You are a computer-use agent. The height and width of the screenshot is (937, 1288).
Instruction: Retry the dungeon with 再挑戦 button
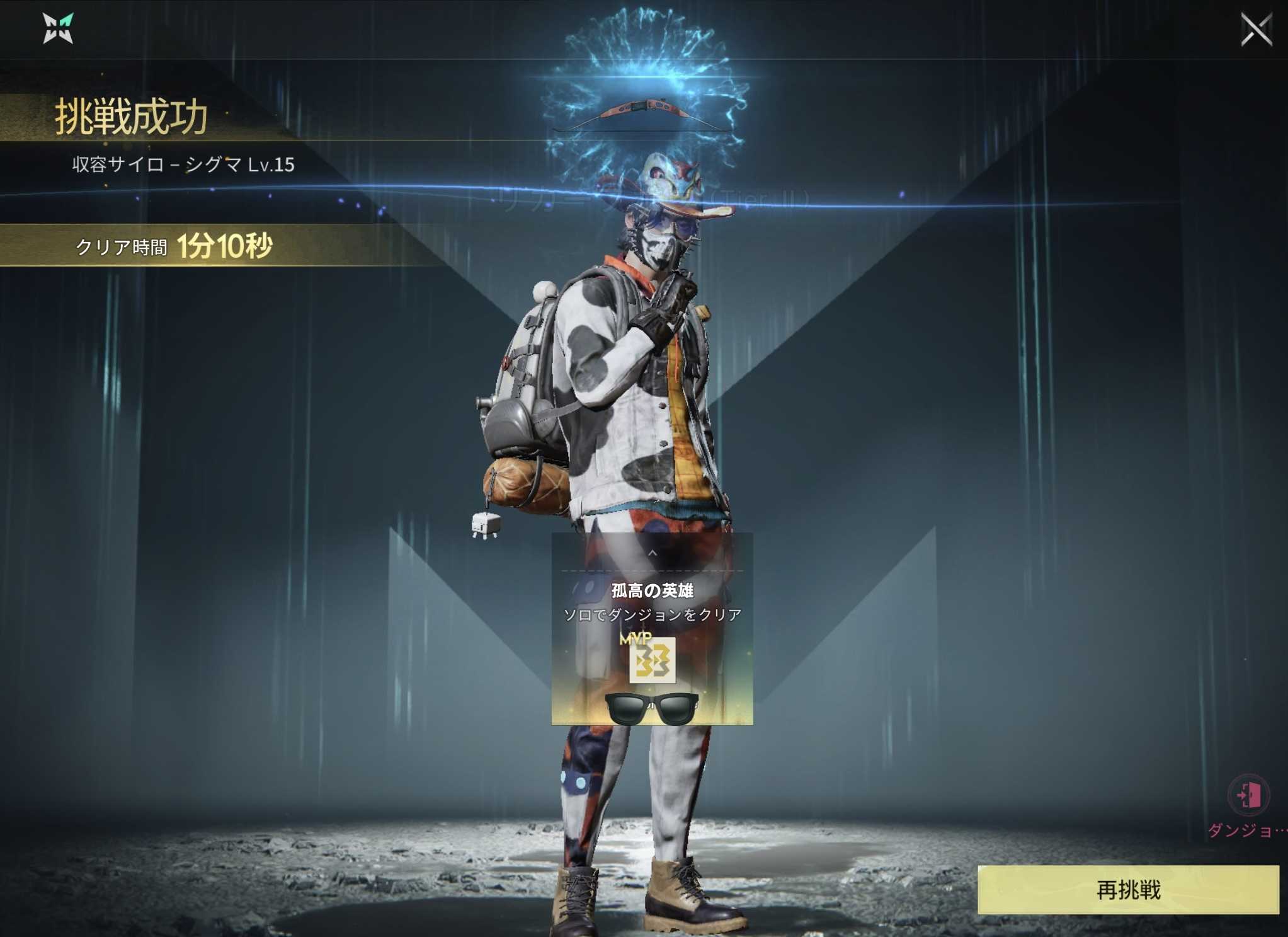point(1127,889)
